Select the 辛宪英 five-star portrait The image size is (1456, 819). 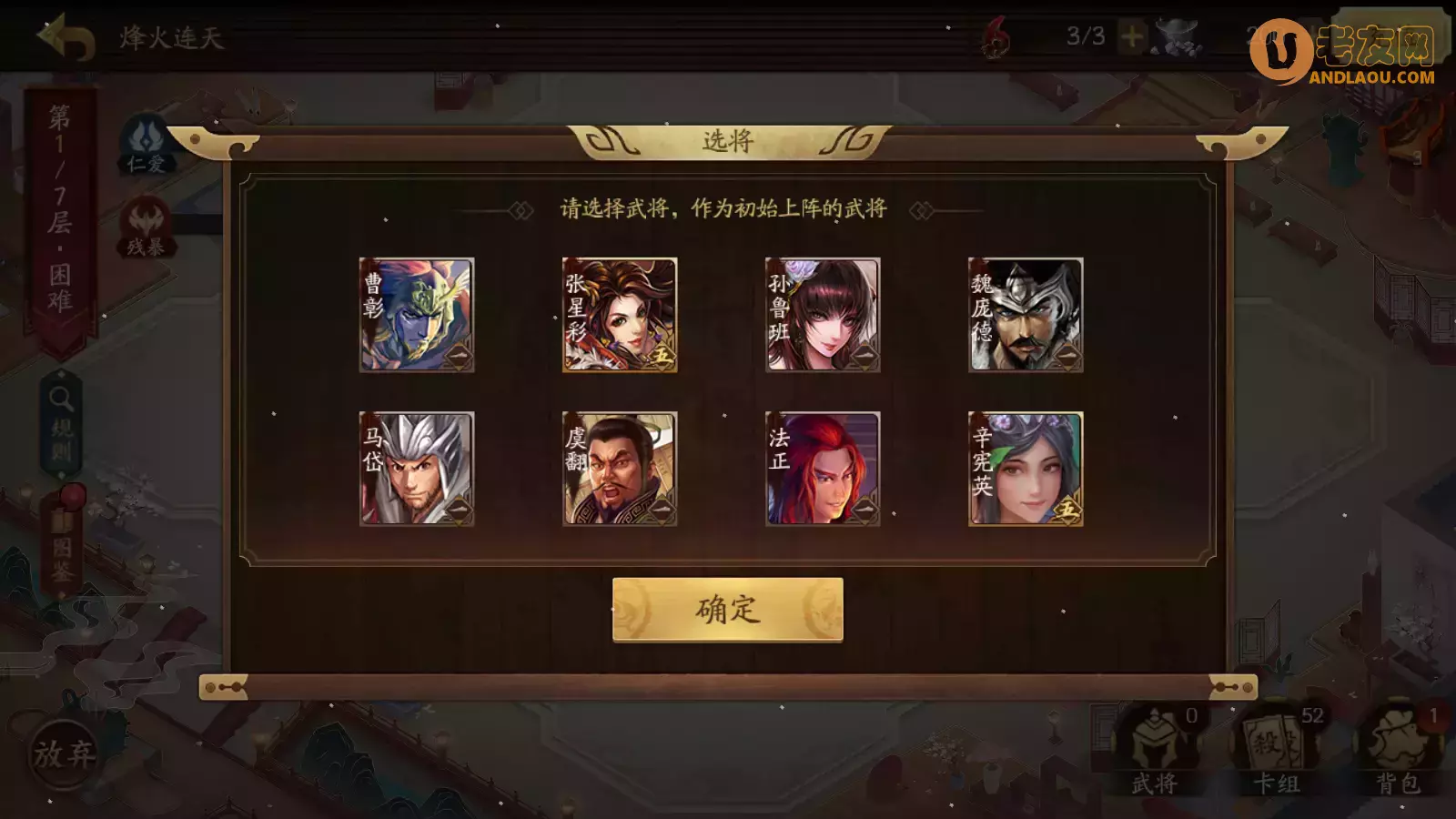pos(1026,469)
